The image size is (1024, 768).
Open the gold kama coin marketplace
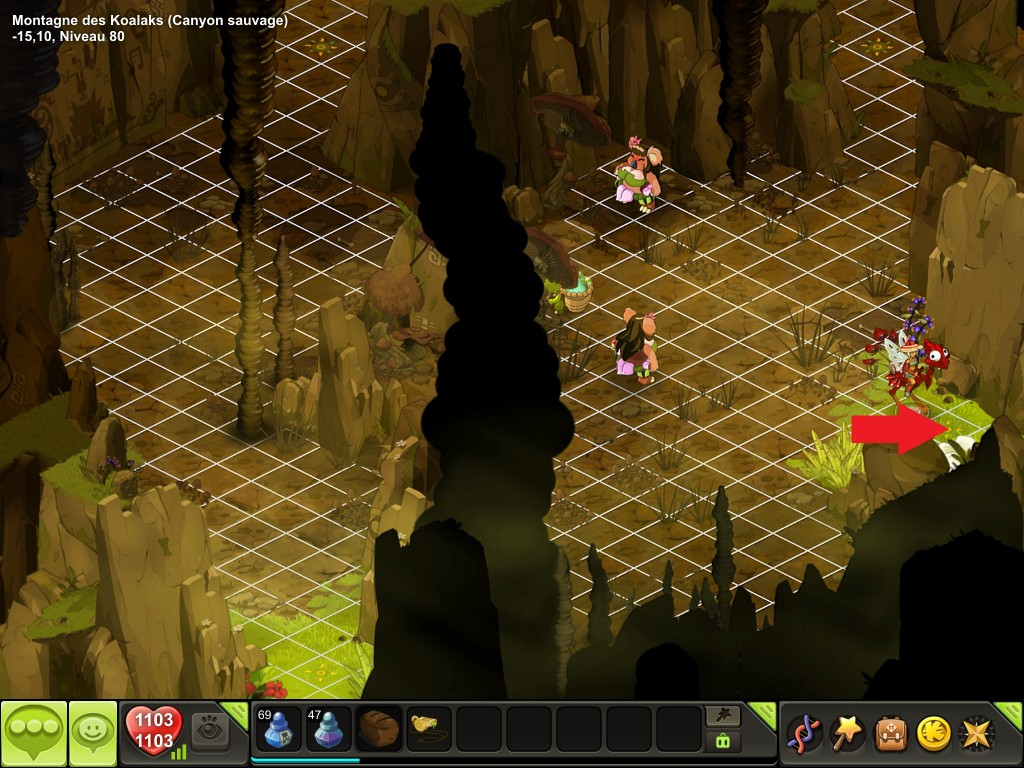pos(933,733)
